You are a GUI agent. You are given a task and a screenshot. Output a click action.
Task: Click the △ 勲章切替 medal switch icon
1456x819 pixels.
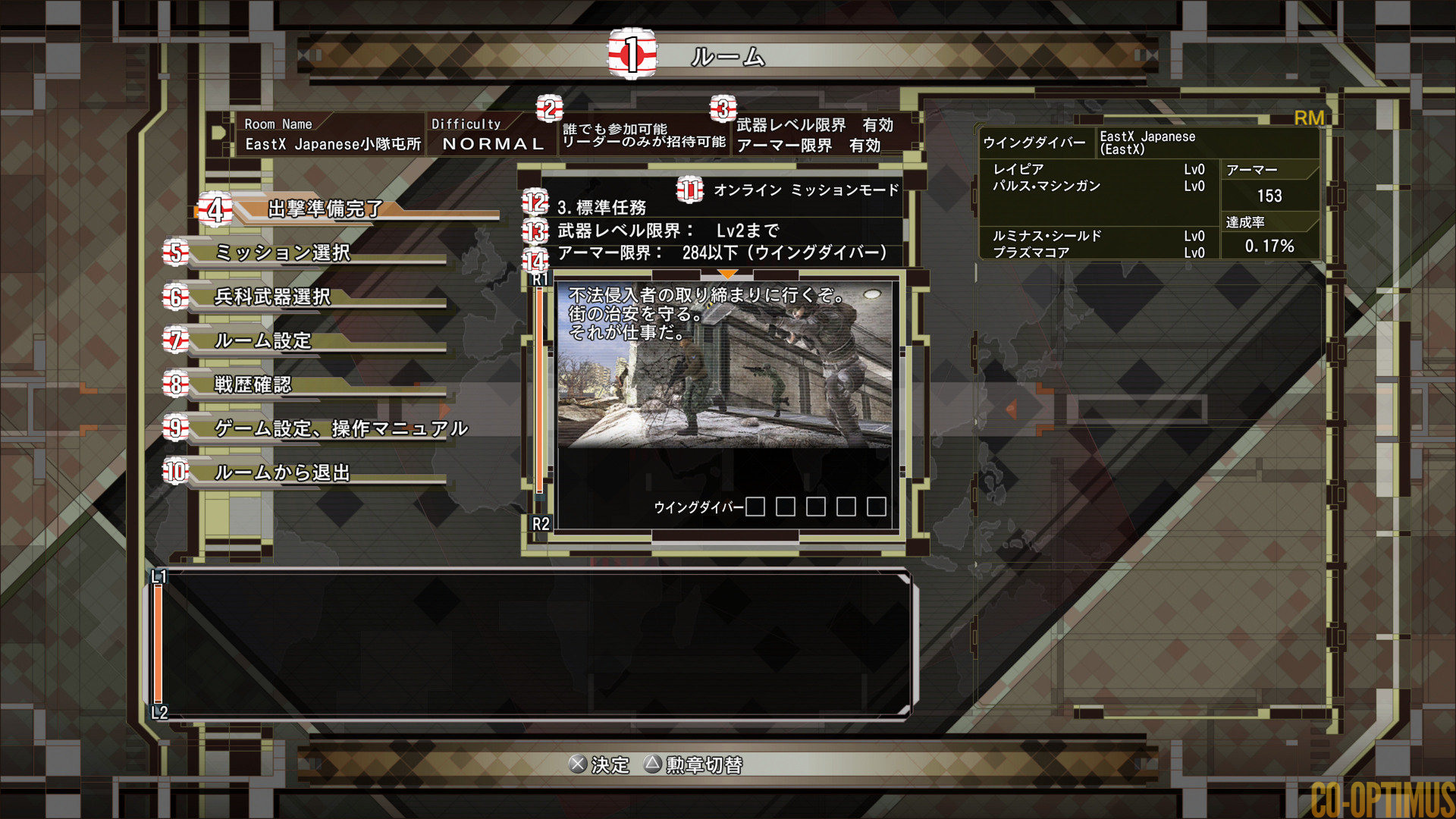pyautogui.click(x=651, y=766)
